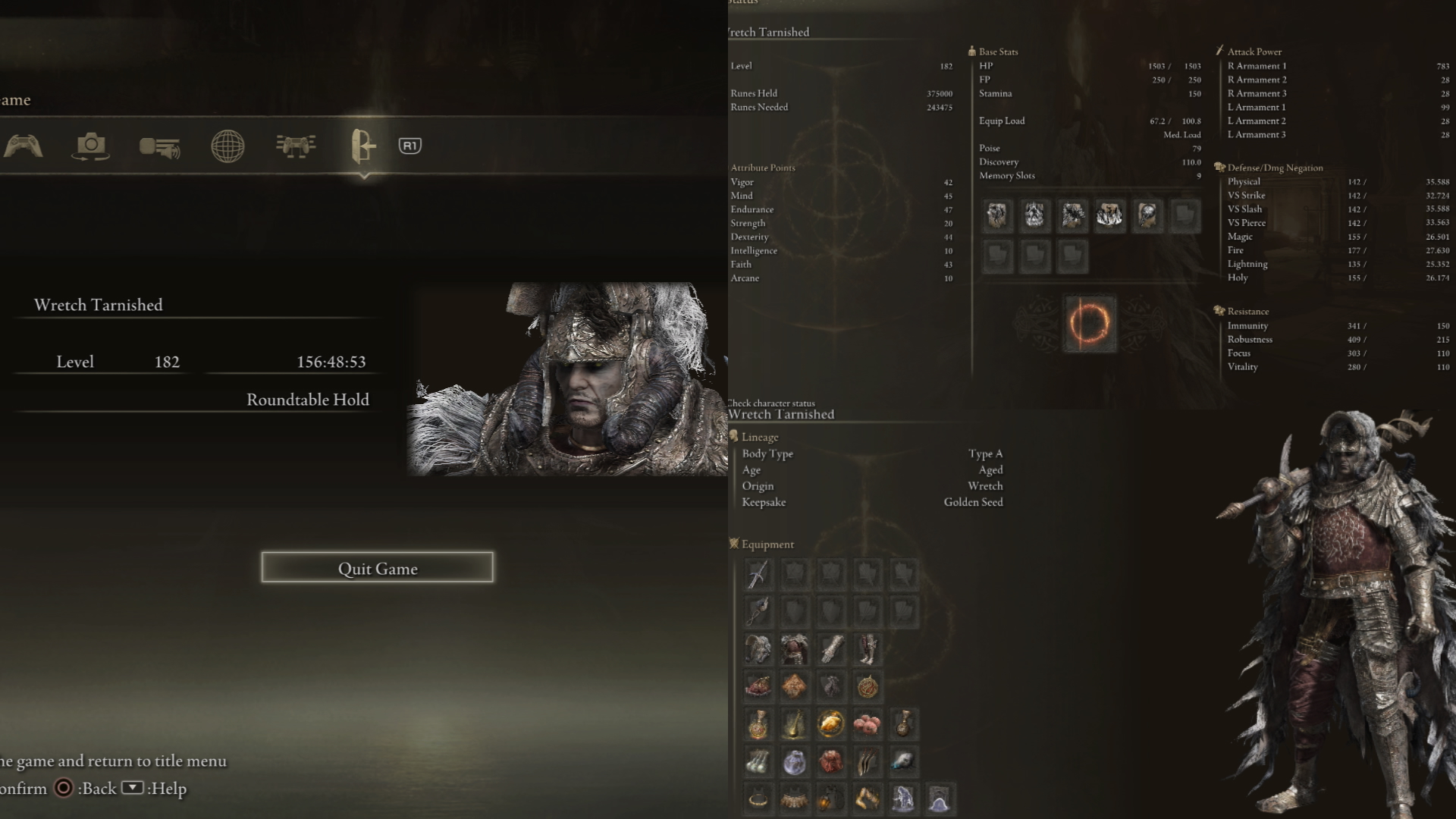
Task: Click the Lineage panel icon
Action: coord(734,436)
